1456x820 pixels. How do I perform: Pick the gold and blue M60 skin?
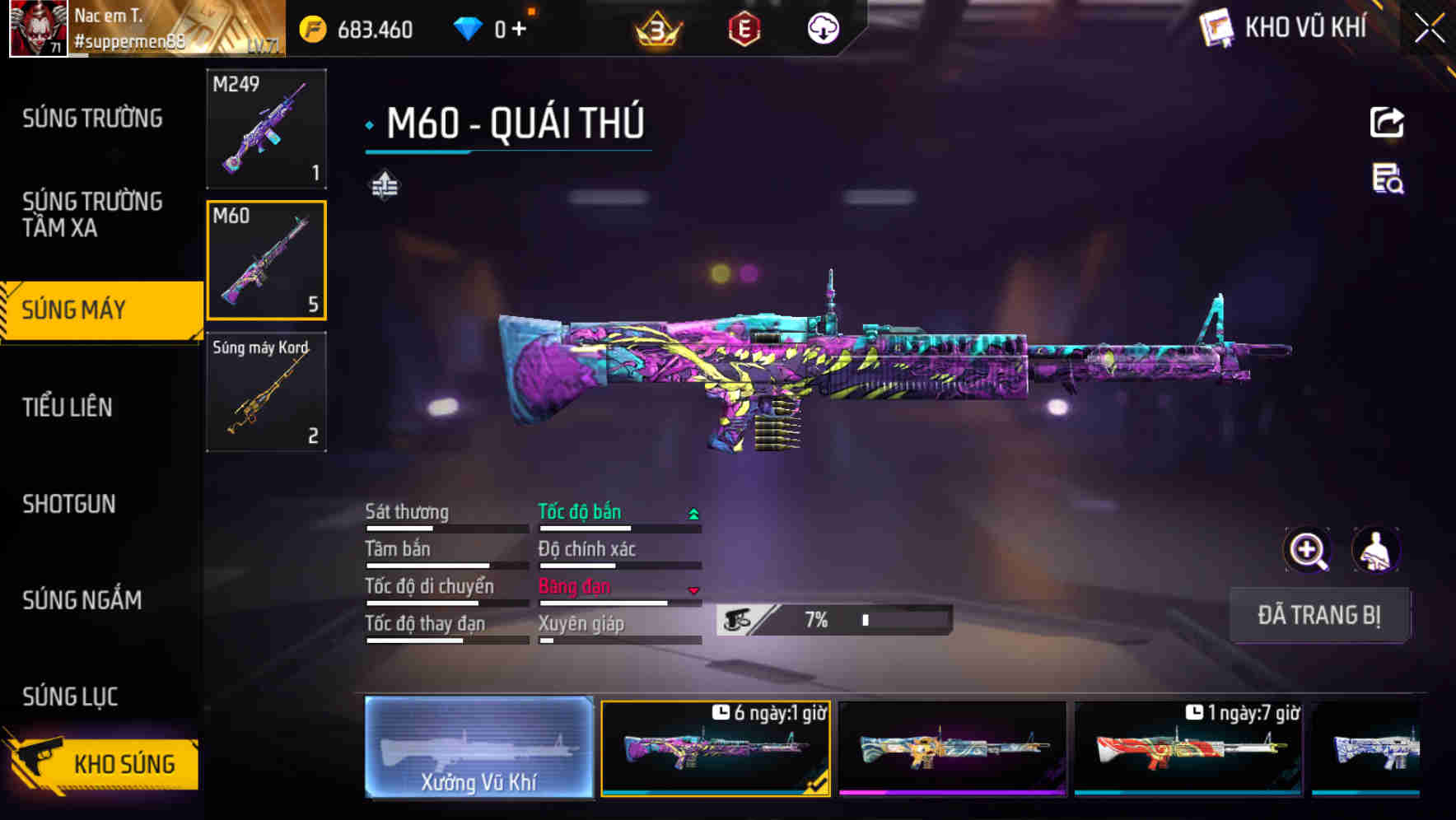coord(952,748)
